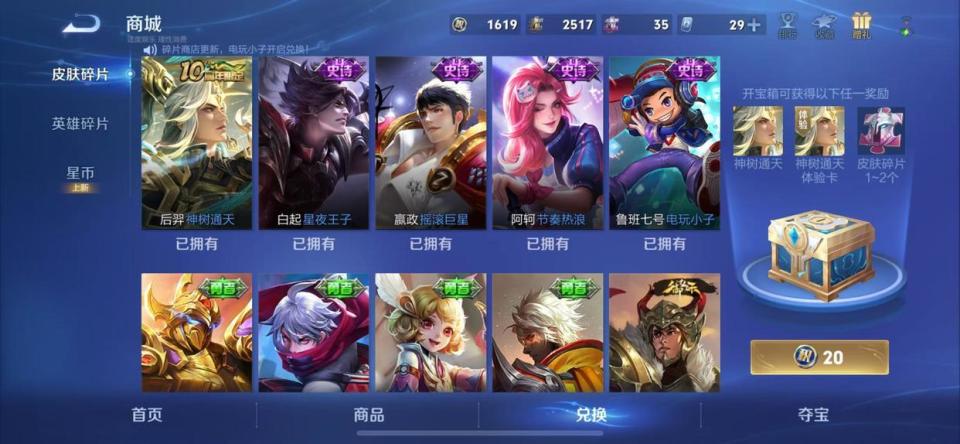This screenshot has height=444, width=960.
Task: Choose the golden armored hero skin card
Action: click(196, 332)
